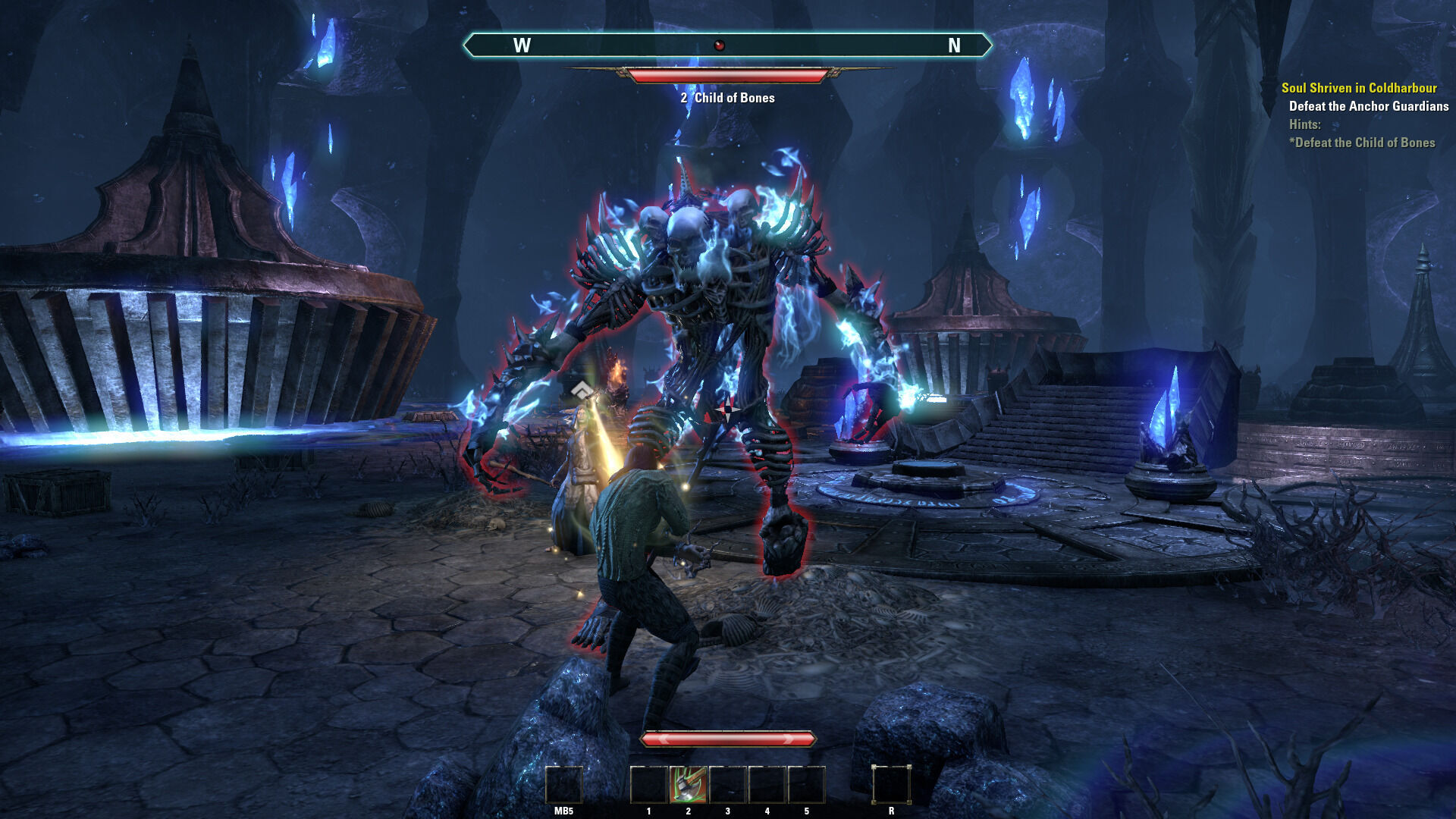Image resolution: width=1456 pixels, height=819 pixels.
Task: Select the empty quickslot labeled MB5
Action: click(563, 784)
